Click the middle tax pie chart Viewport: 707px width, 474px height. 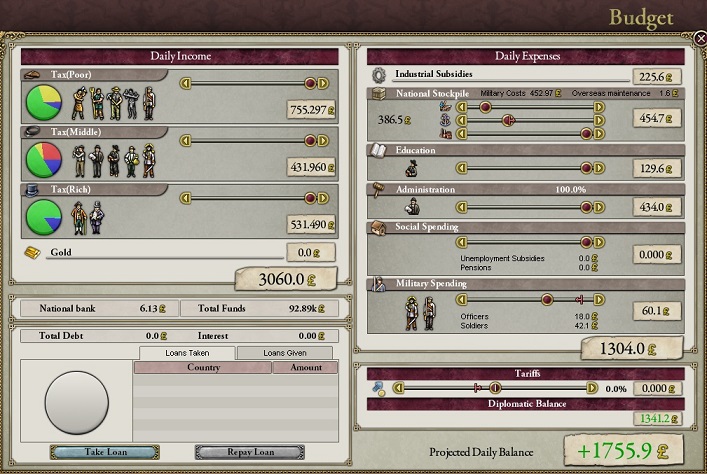pos(43,159)
